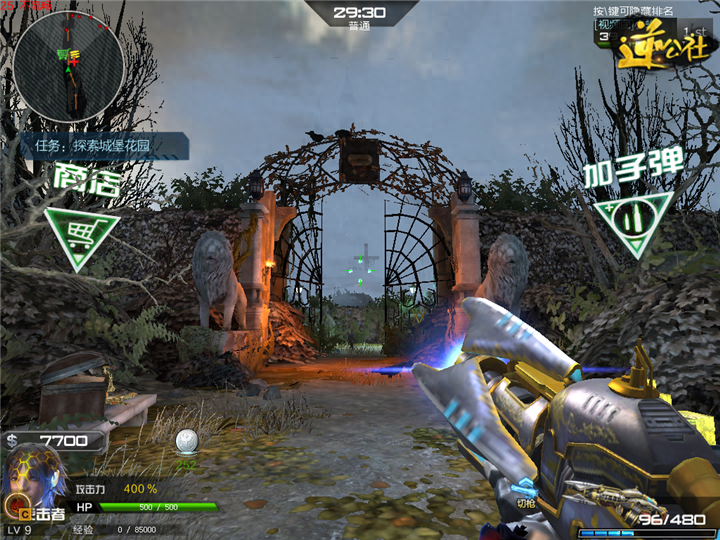Select the castle garden mission tracker

pos(110,146)
